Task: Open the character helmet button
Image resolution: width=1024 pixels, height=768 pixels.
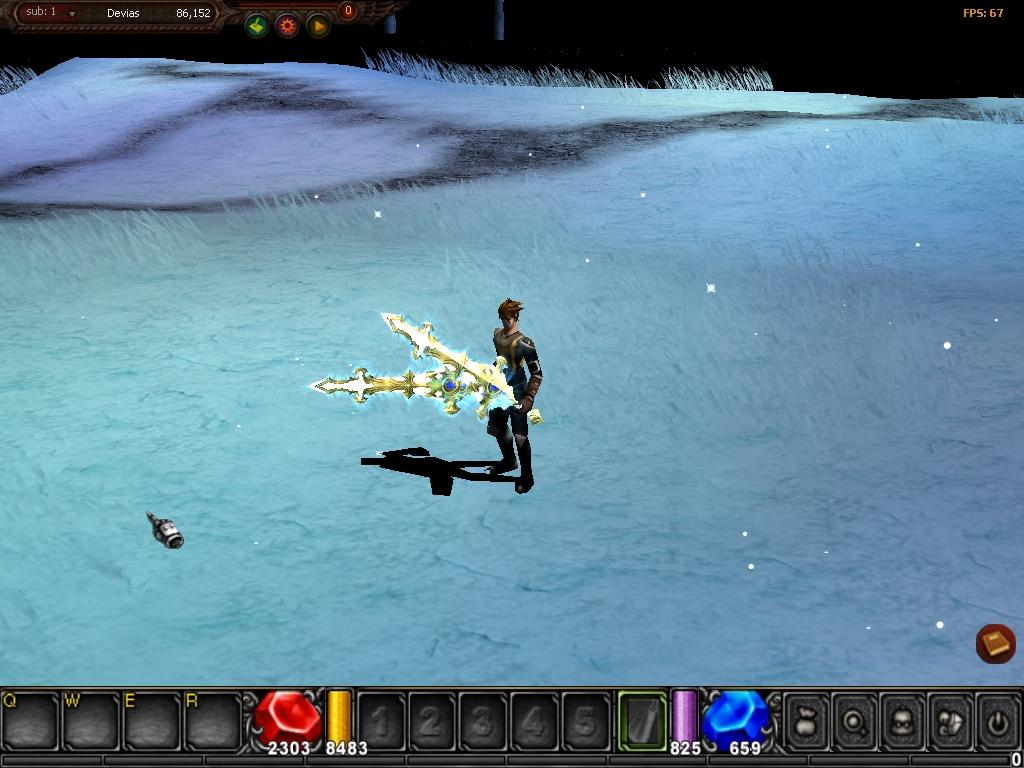Action: tap(902, 719)
